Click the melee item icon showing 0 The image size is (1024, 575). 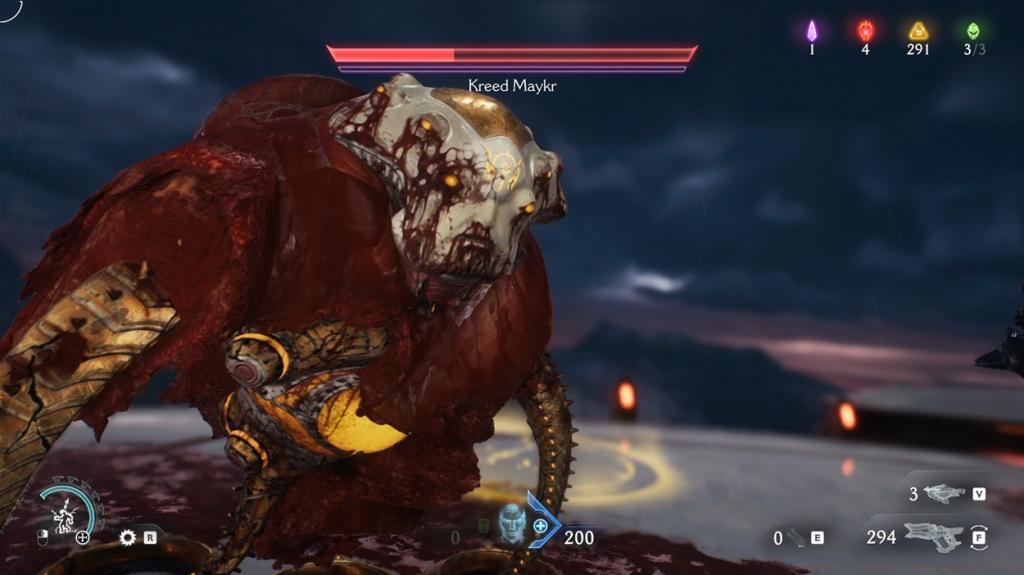tap(797, 538)
